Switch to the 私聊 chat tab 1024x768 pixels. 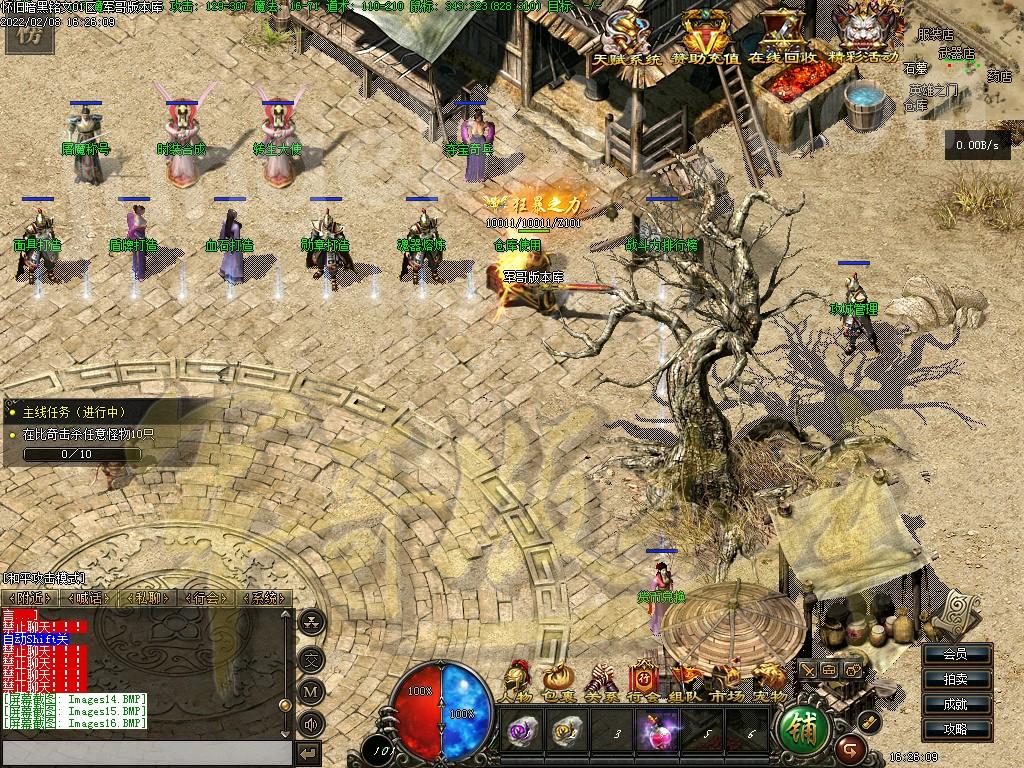point(148,598)
